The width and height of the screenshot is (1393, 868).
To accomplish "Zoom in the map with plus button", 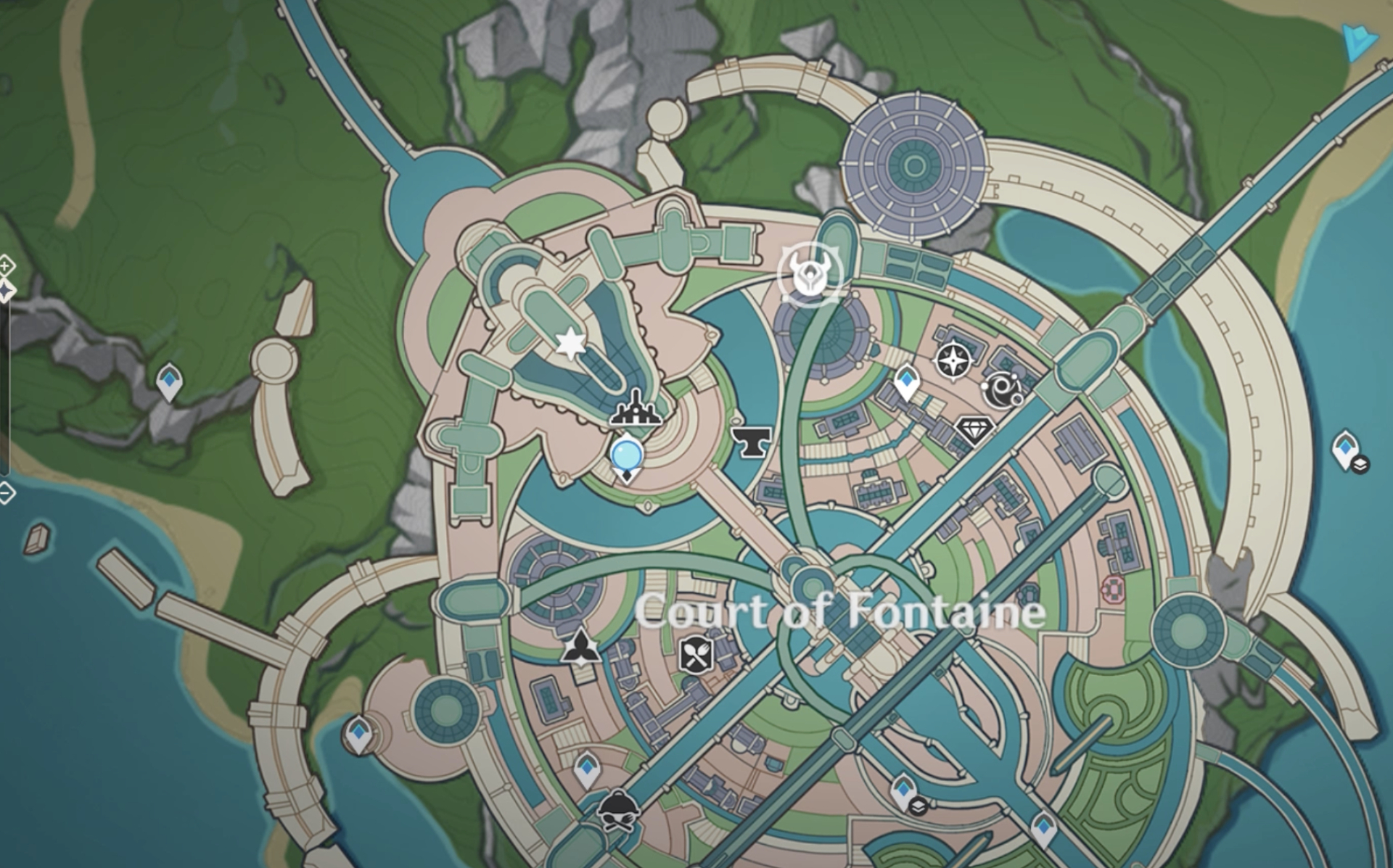I will (x=6, y=266).
